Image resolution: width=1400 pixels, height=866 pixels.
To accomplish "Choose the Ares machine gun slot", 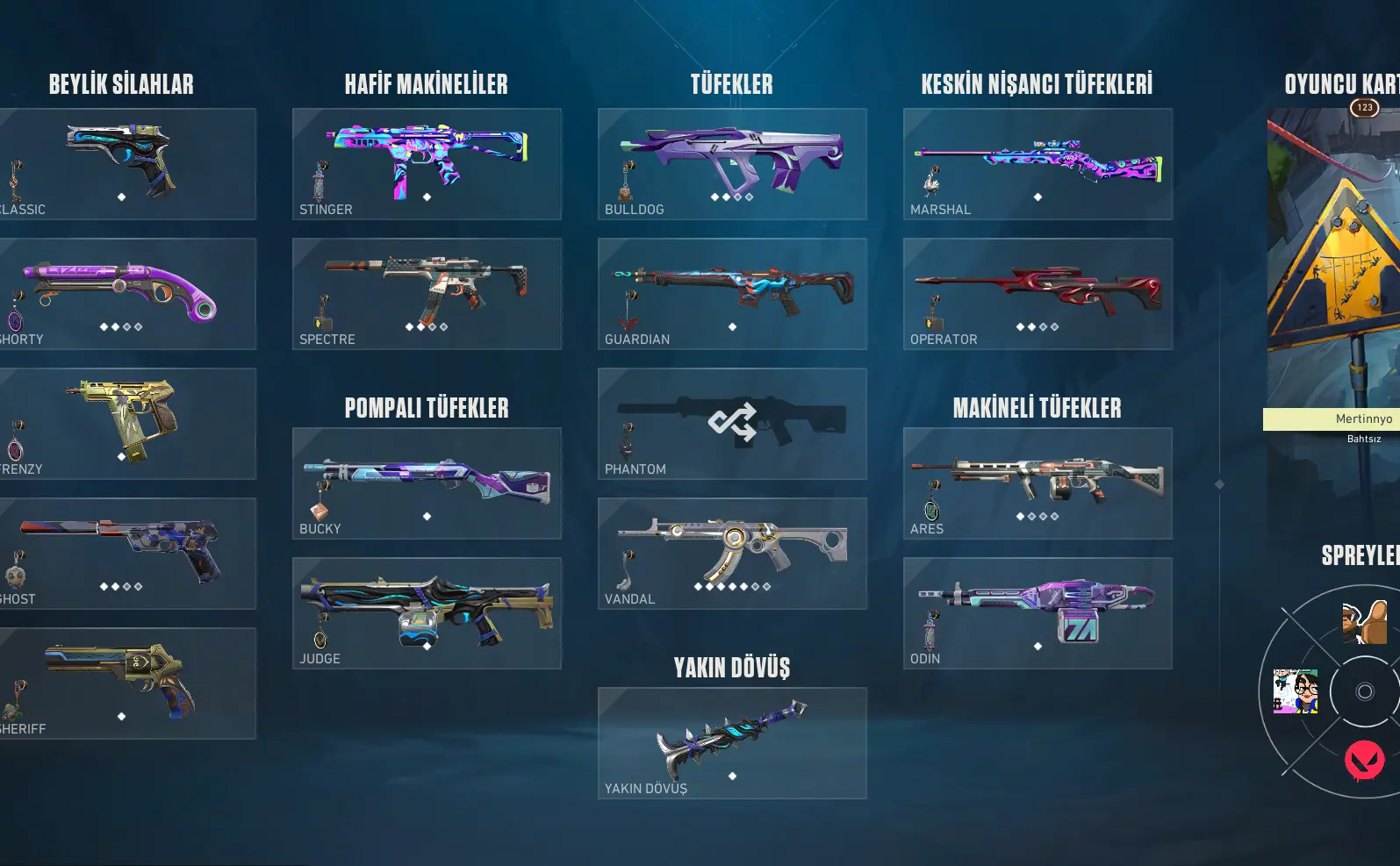I will (1037, 483).
